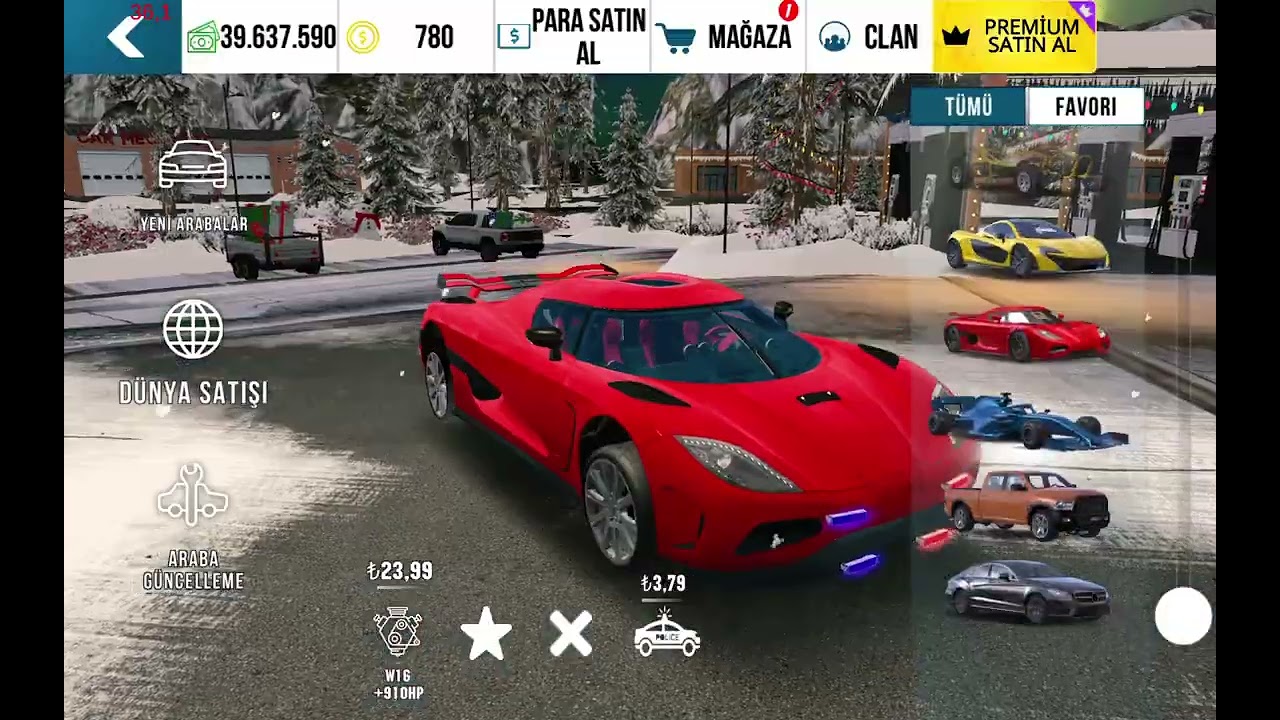
Task: Go back using the white arrow
Action: (125, 37)
